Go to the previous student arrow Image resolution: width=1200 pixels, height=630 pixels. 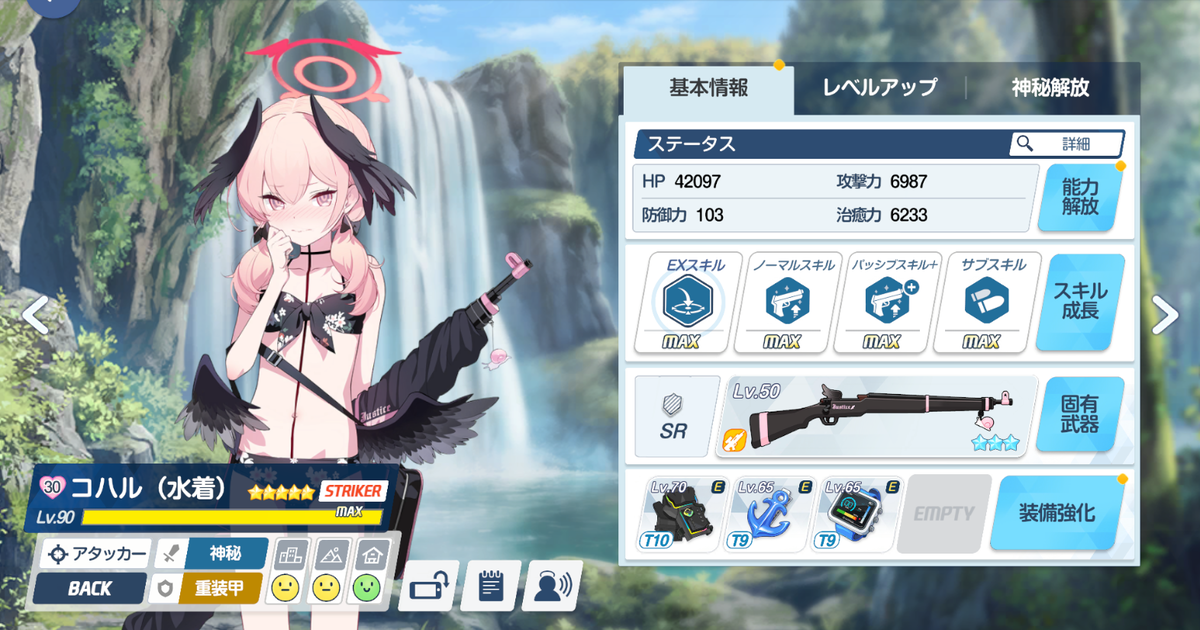pos(36,314)
